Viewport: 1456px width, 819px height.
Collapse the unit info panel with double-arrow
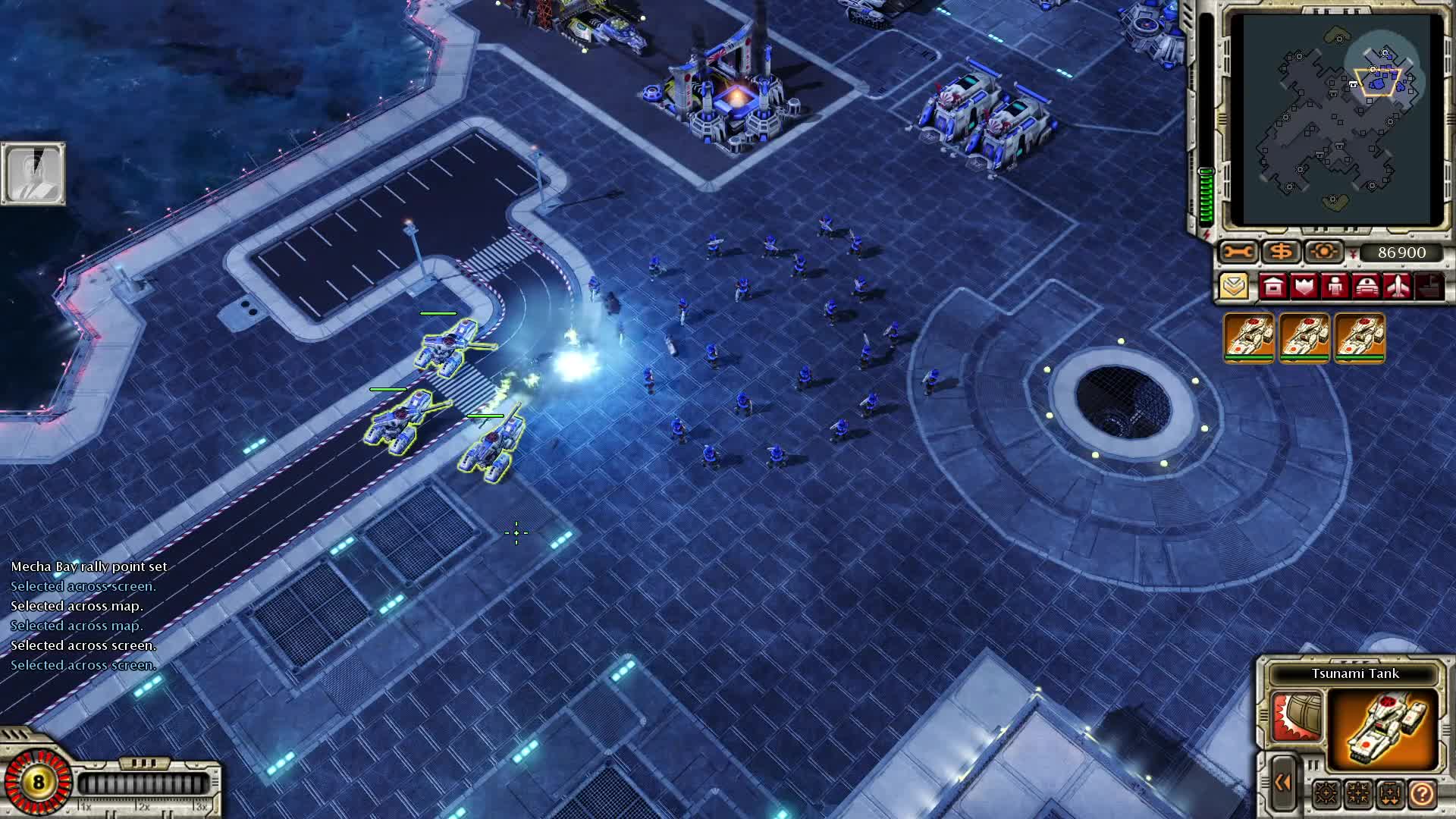pyautogui.click(x=1283, y=781)
